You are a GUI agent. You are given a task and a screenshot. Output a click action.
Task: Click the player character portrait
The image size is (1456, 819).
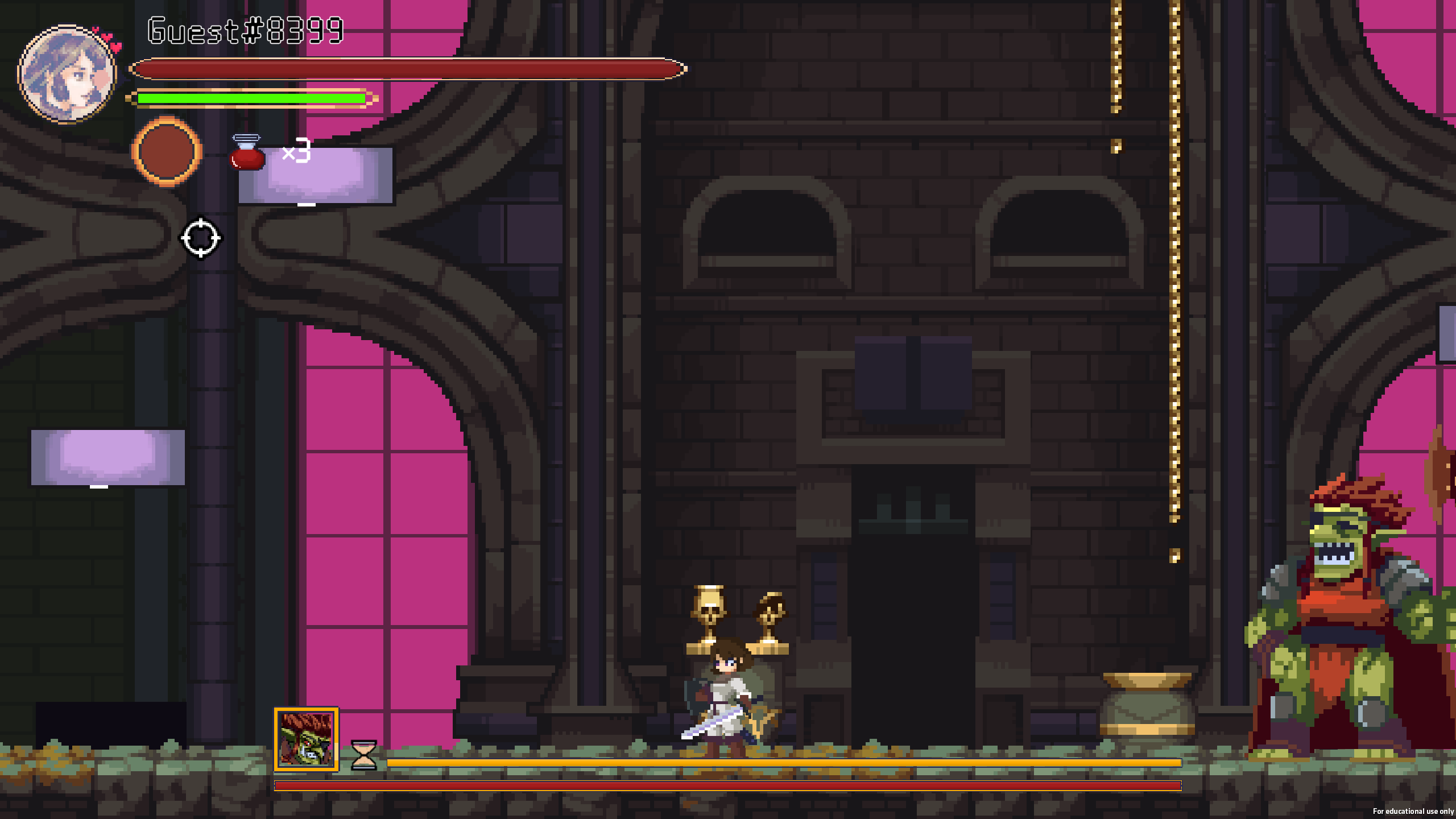[67, 74]
